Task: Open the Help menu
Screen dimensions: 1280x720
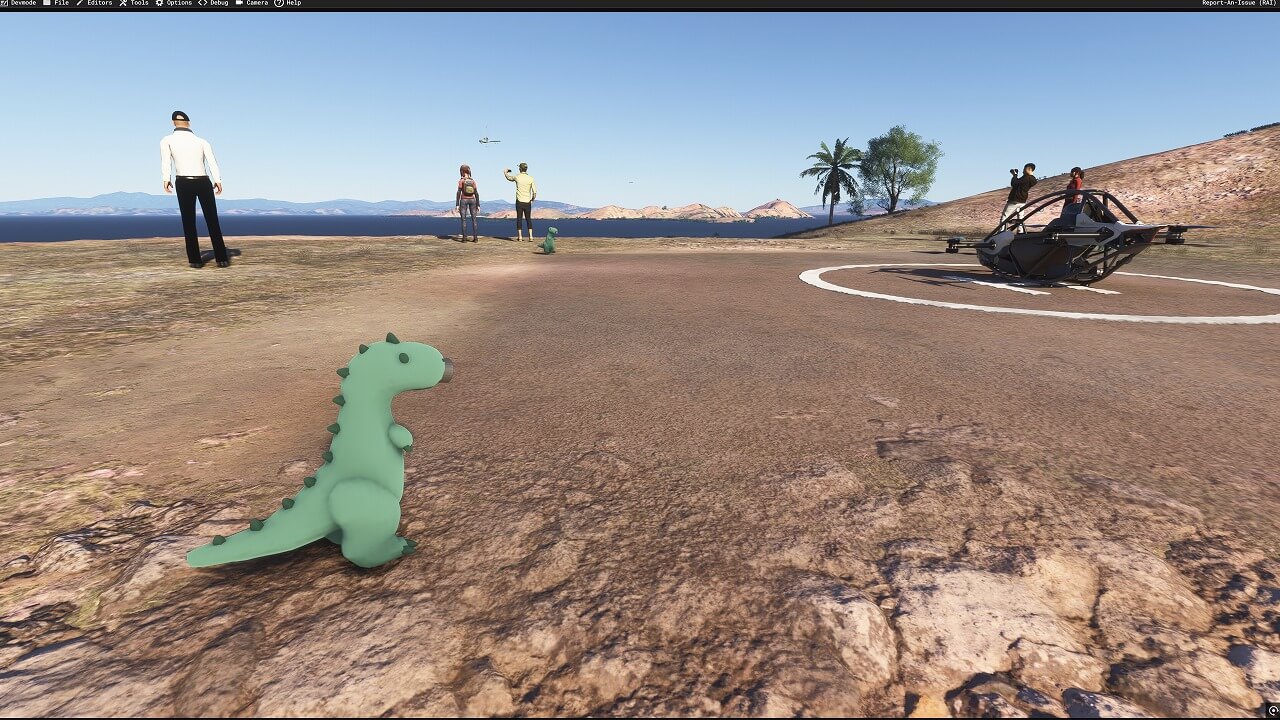Action: point(290,4)
